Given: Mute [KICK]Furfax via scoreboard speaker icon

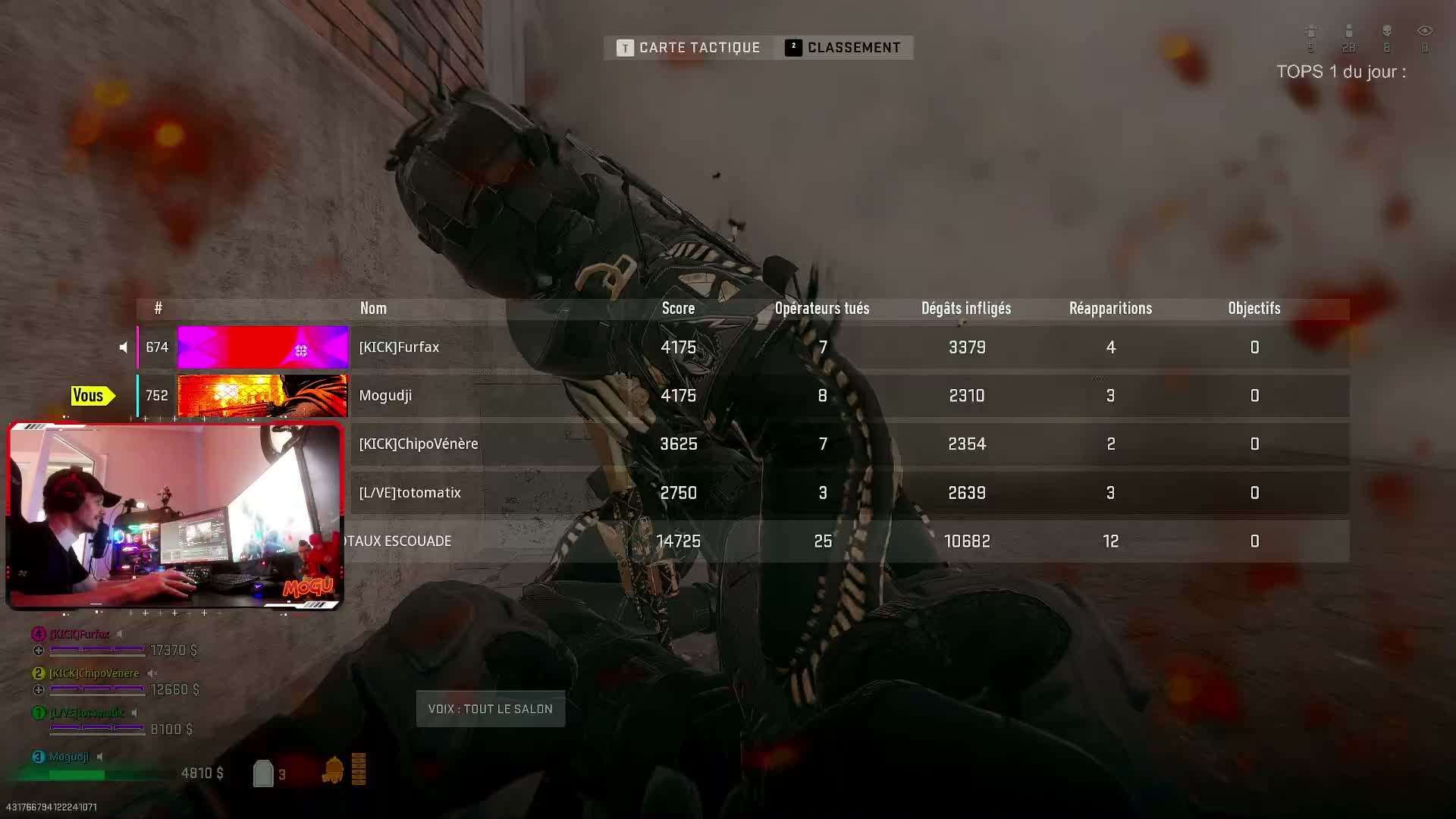Looking at the screenshot, I should click(124, 347).
